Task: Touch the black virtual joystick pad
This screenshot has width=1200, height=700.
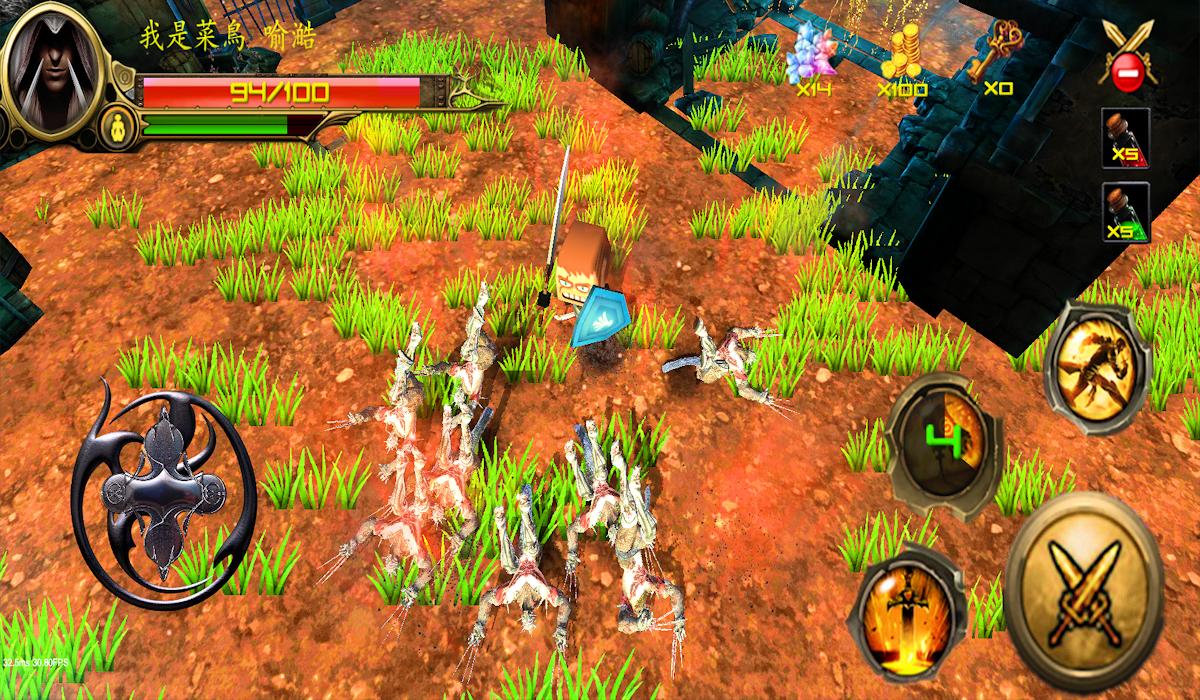Action: tap(163, 495)
